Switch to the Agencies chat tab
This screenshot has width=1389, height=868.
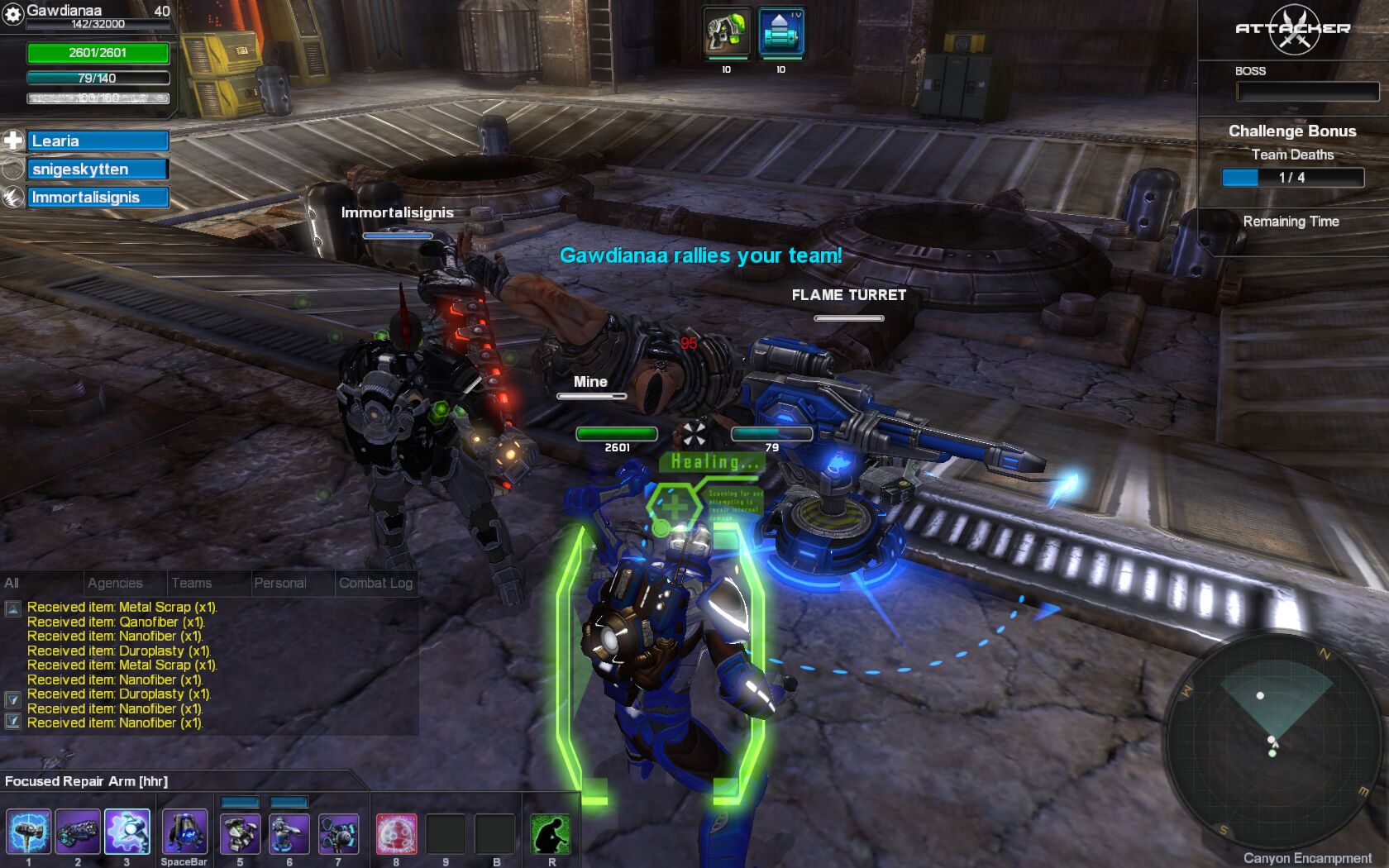click(x=115, y=583)
